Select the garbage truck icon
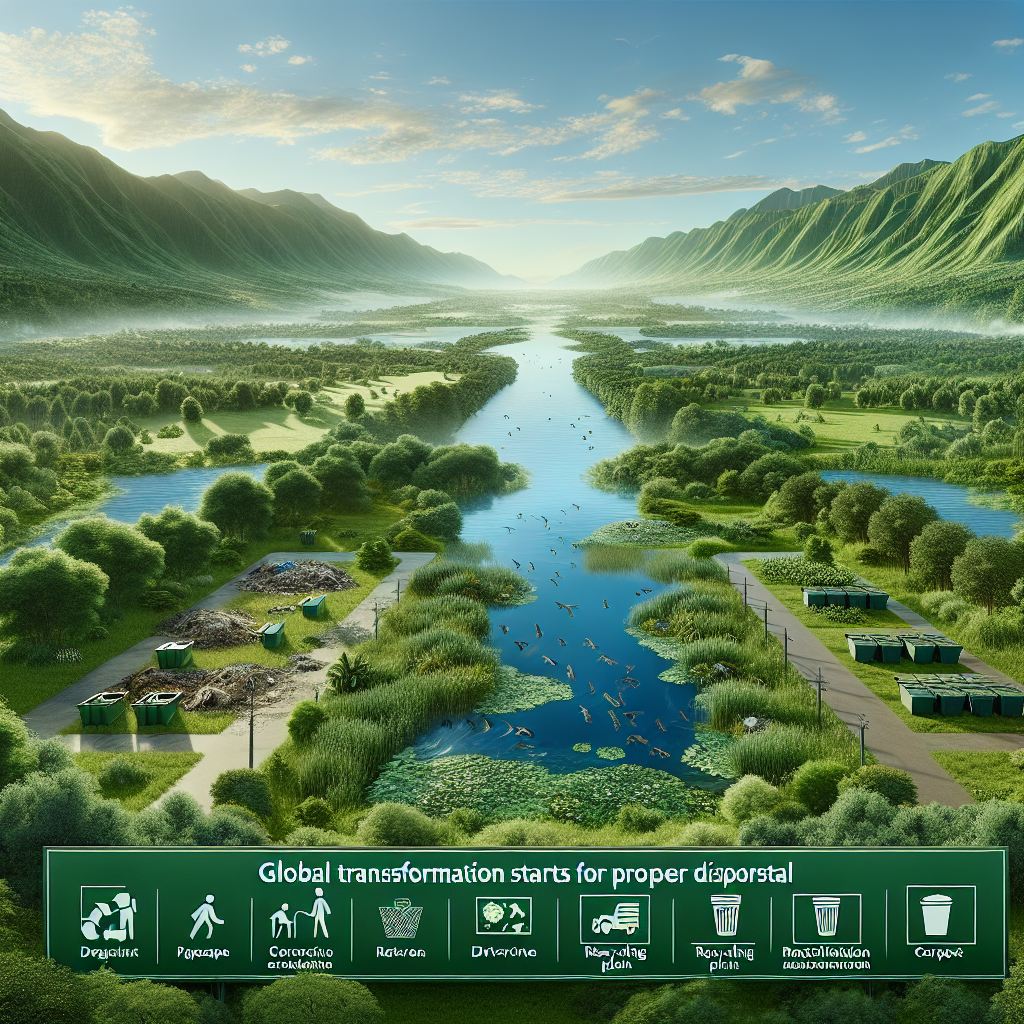1024x1024 pixels. pyautogui.click(x=614, y=918)
